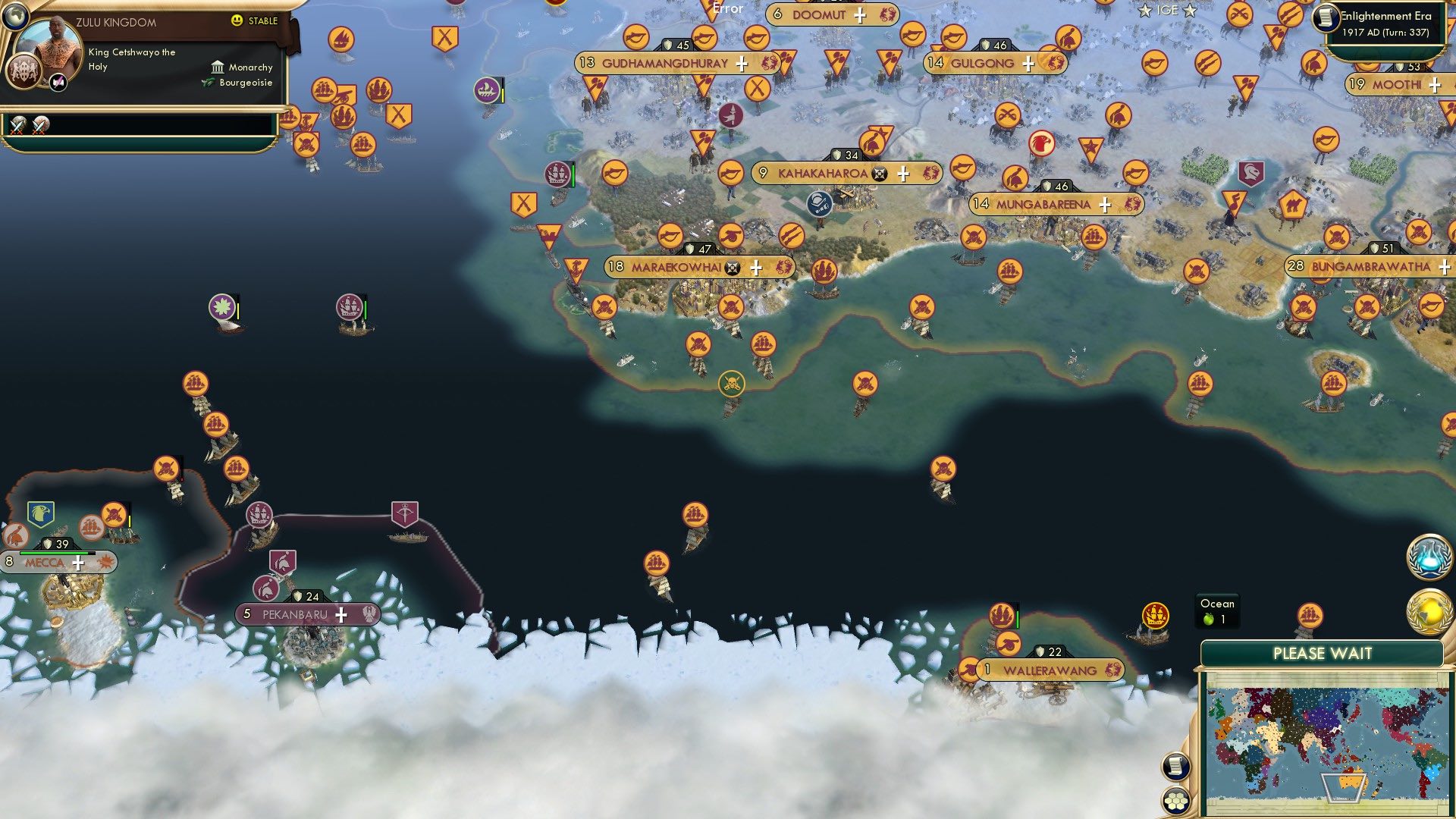Image resolution: width=1456 pixels, height=819 pixels.
Task: Click the Bourgeoisie policy icon
Action: click(x=209, y=82)
